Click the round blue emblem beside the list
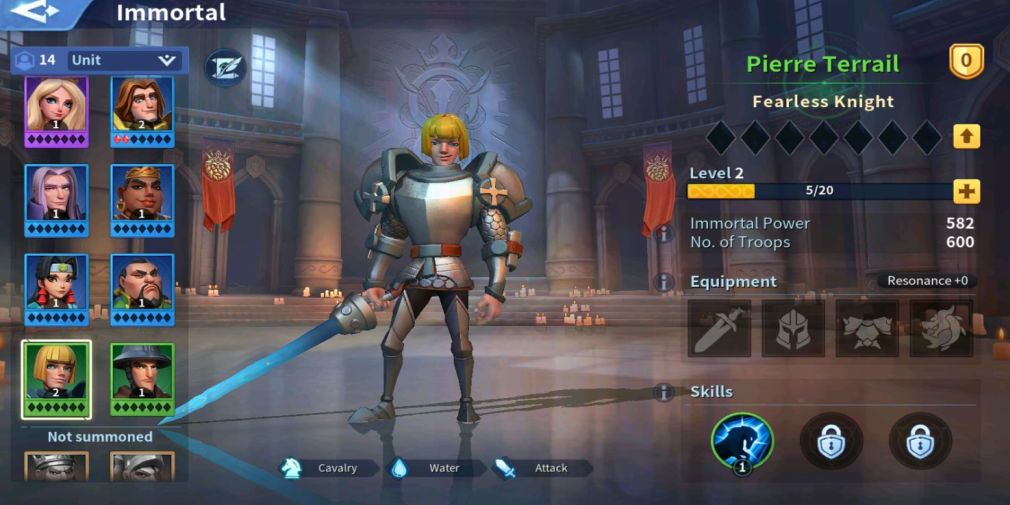The height and width of the screenshot is (505, 1010). point(225,67)
